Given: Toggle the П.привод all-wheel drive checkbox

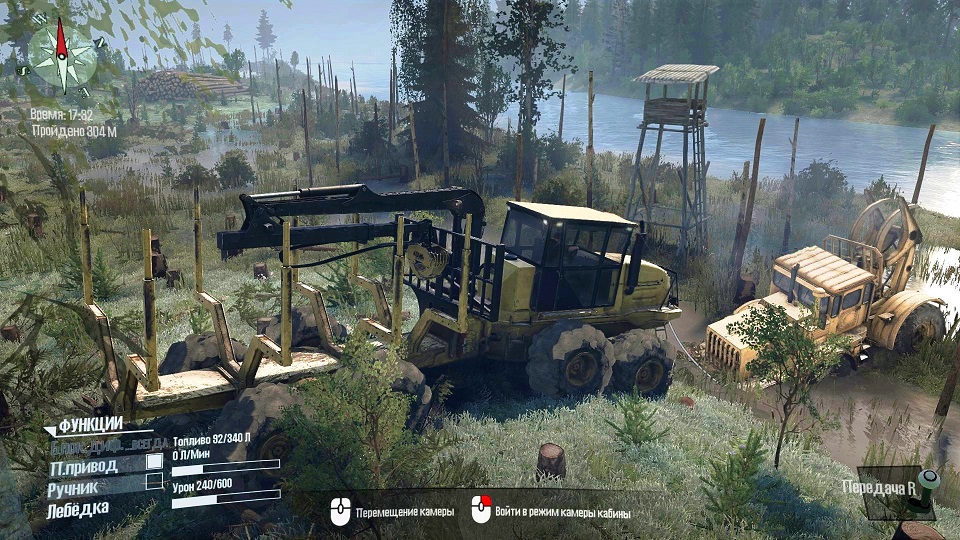Looking at the screenshot, I should click(154, 462).
